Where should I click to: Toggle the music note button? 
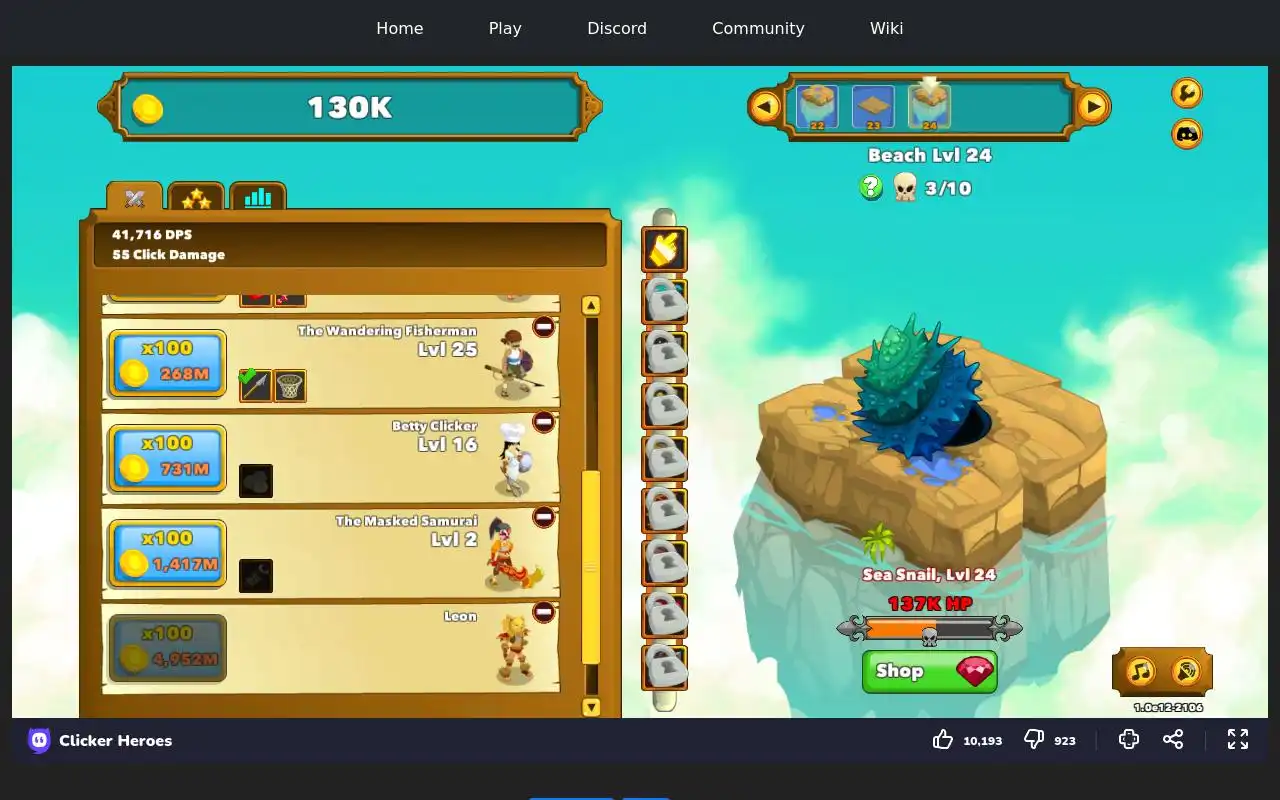tap(1141, 670)
